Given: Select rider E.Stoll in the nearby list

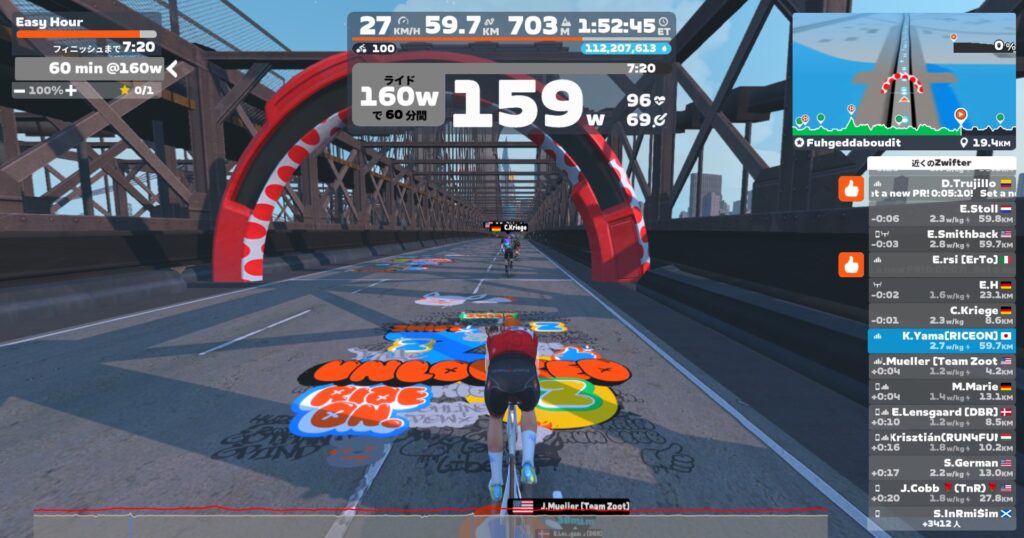Looking at the screenshot, I should point(942,213).
